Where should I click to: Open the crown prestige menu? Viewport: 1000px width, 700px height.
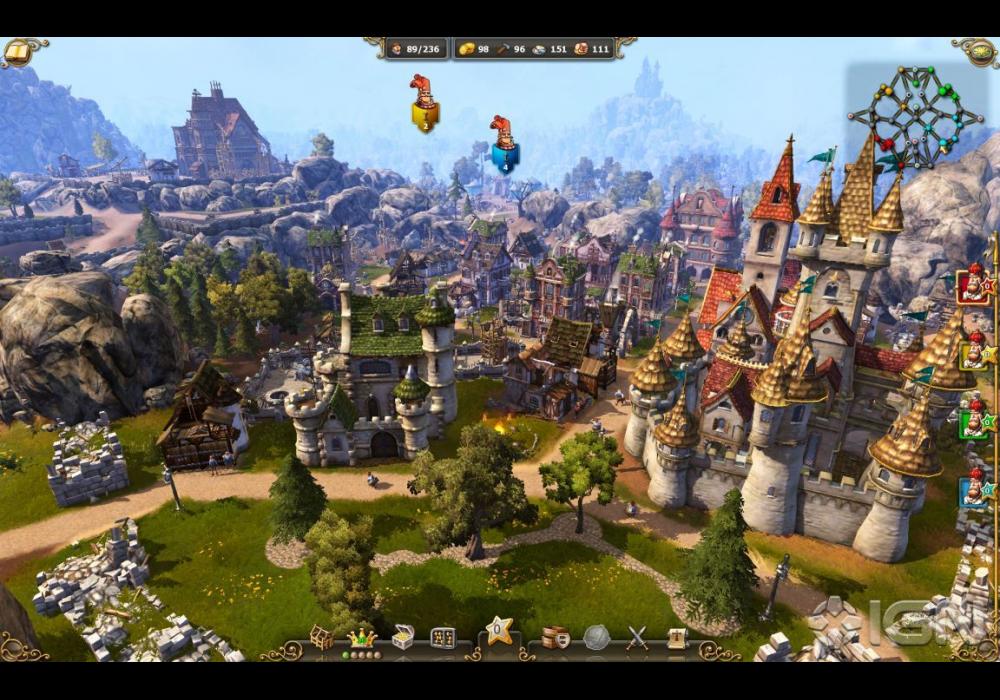click(x=360, y=637)
